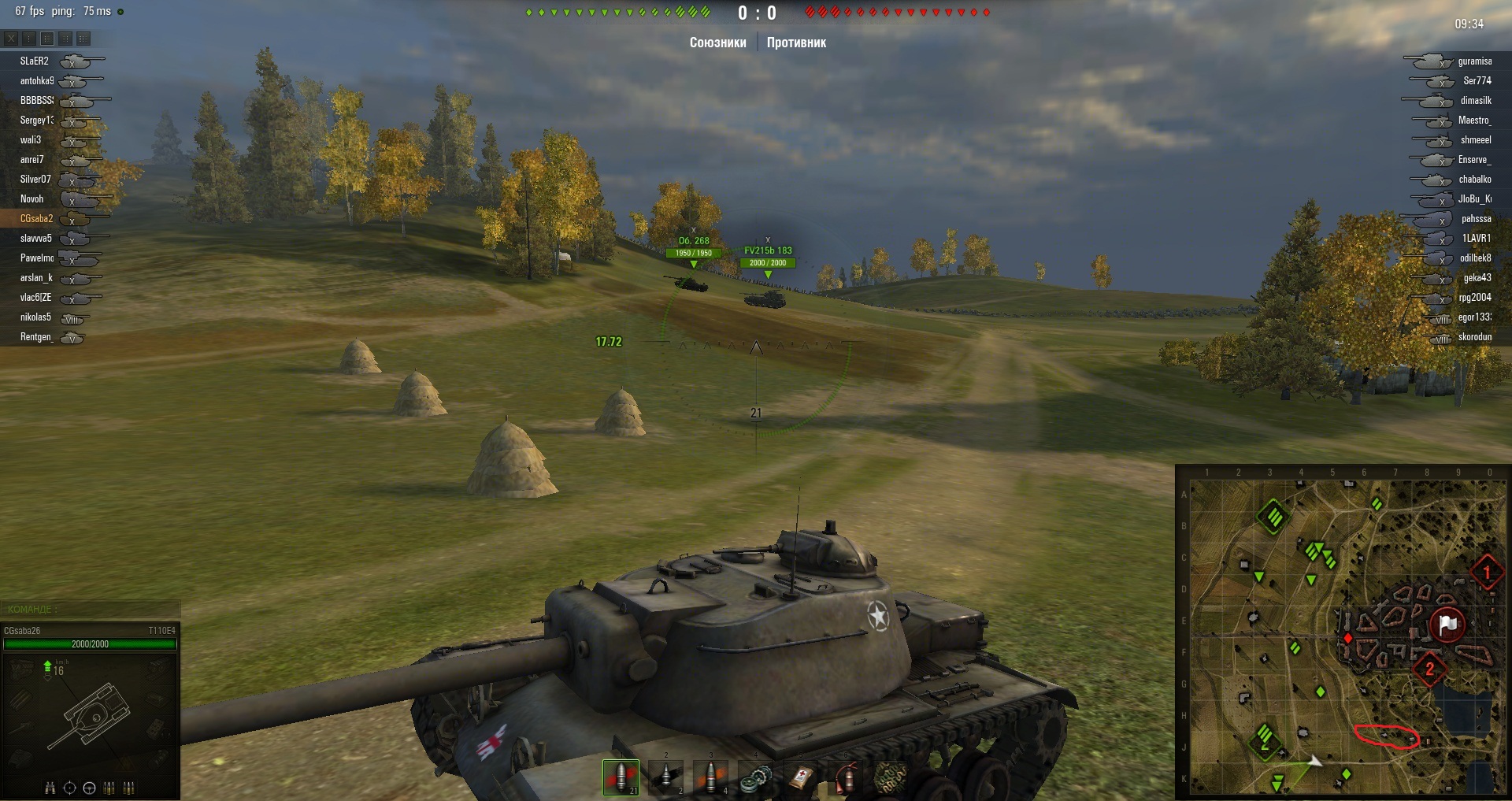Select enemy guramisa in the enemy list
Screen dimensions: 1512x801
tap(1474, 61)
